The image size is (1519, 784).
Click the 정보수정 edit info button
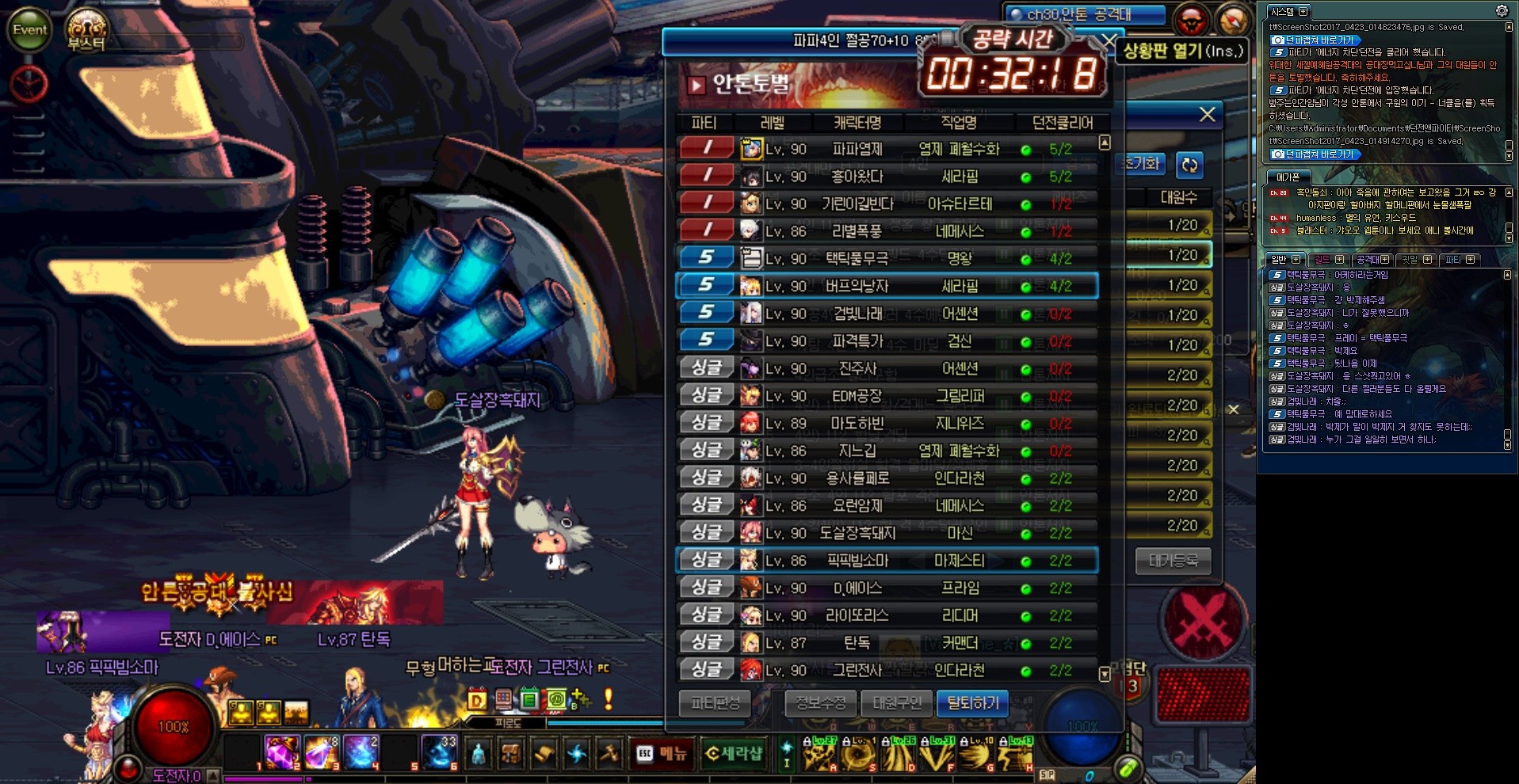coord(820,703)
